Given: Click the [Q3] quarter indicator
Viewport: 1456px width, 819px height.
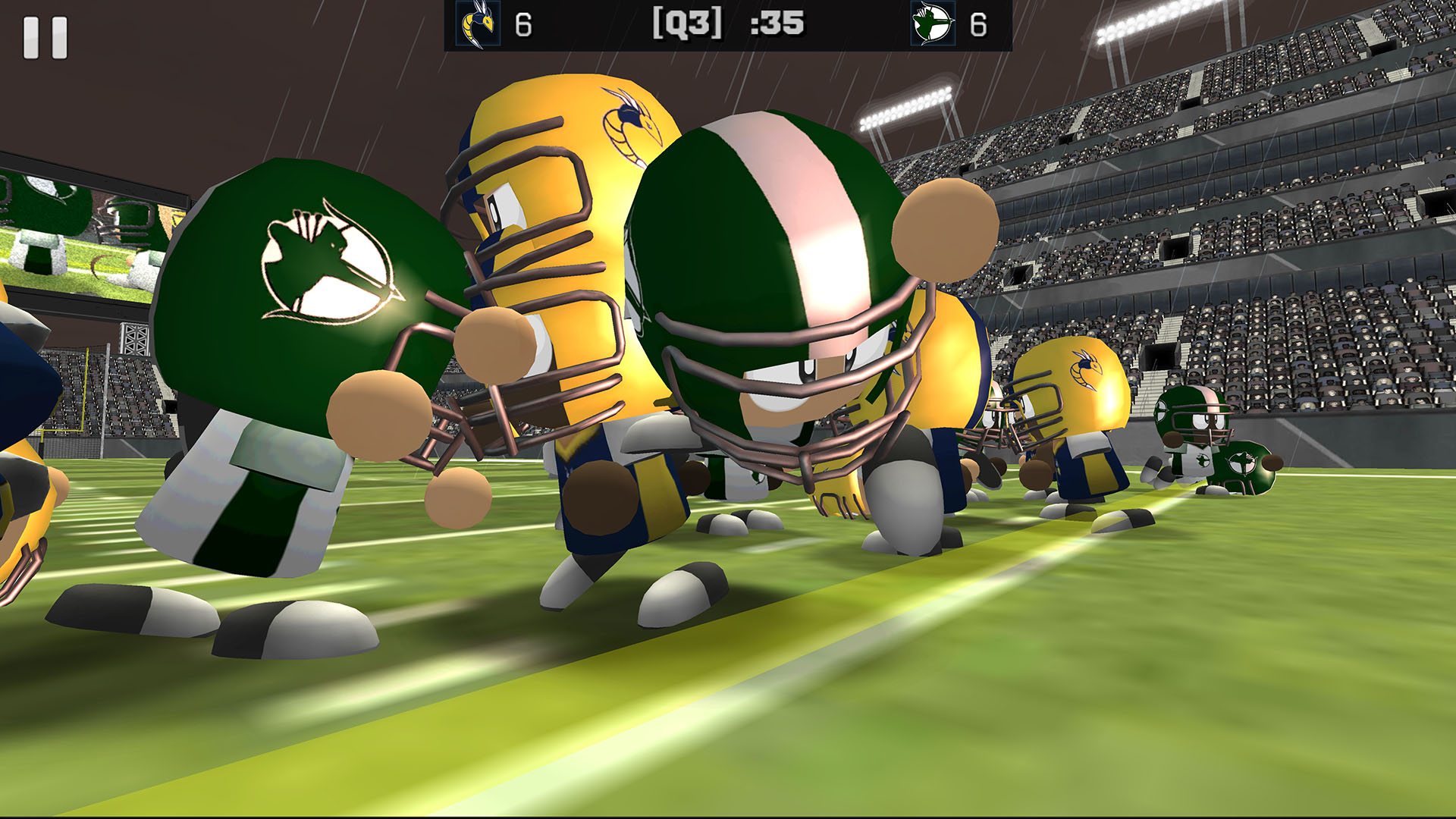Looking at the screenshot, I should point(686,25).
